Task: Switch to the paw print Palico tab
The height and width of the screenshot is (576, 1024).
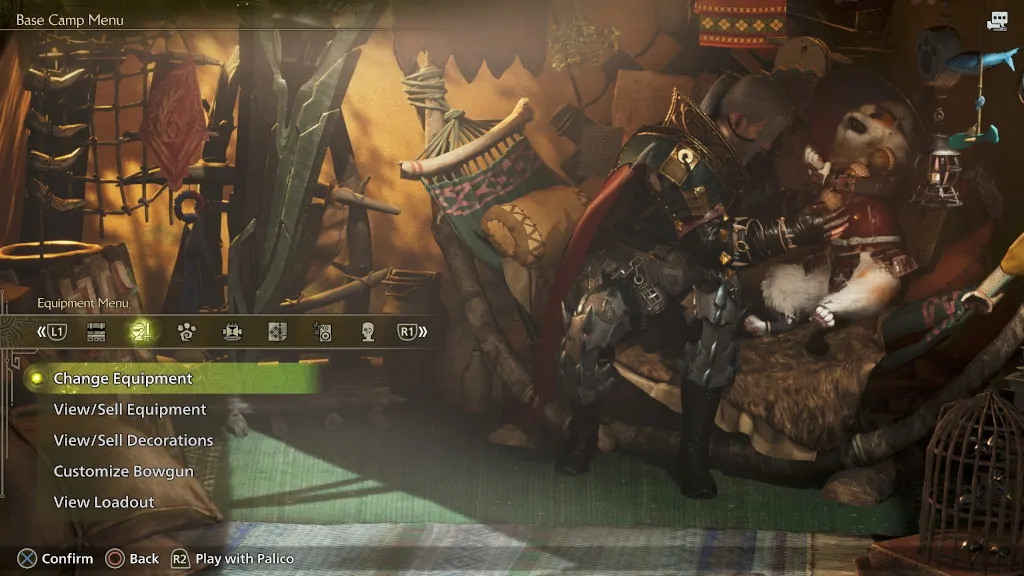Action: click(x=187, y=332)
